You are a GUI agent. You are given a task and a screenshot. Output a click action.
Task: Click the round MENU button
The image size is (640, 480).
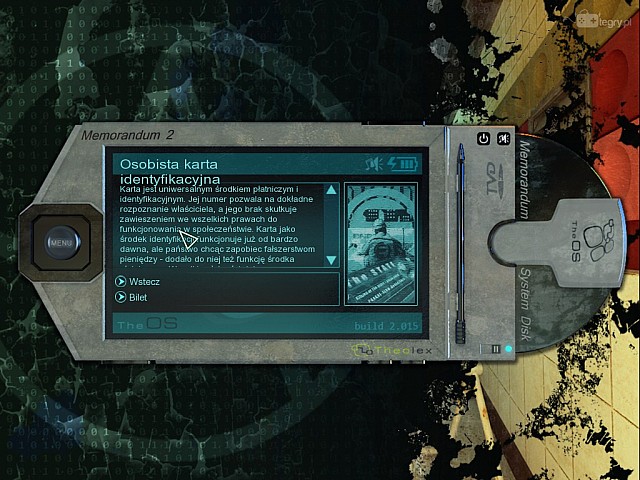click(x=61, y=241)
